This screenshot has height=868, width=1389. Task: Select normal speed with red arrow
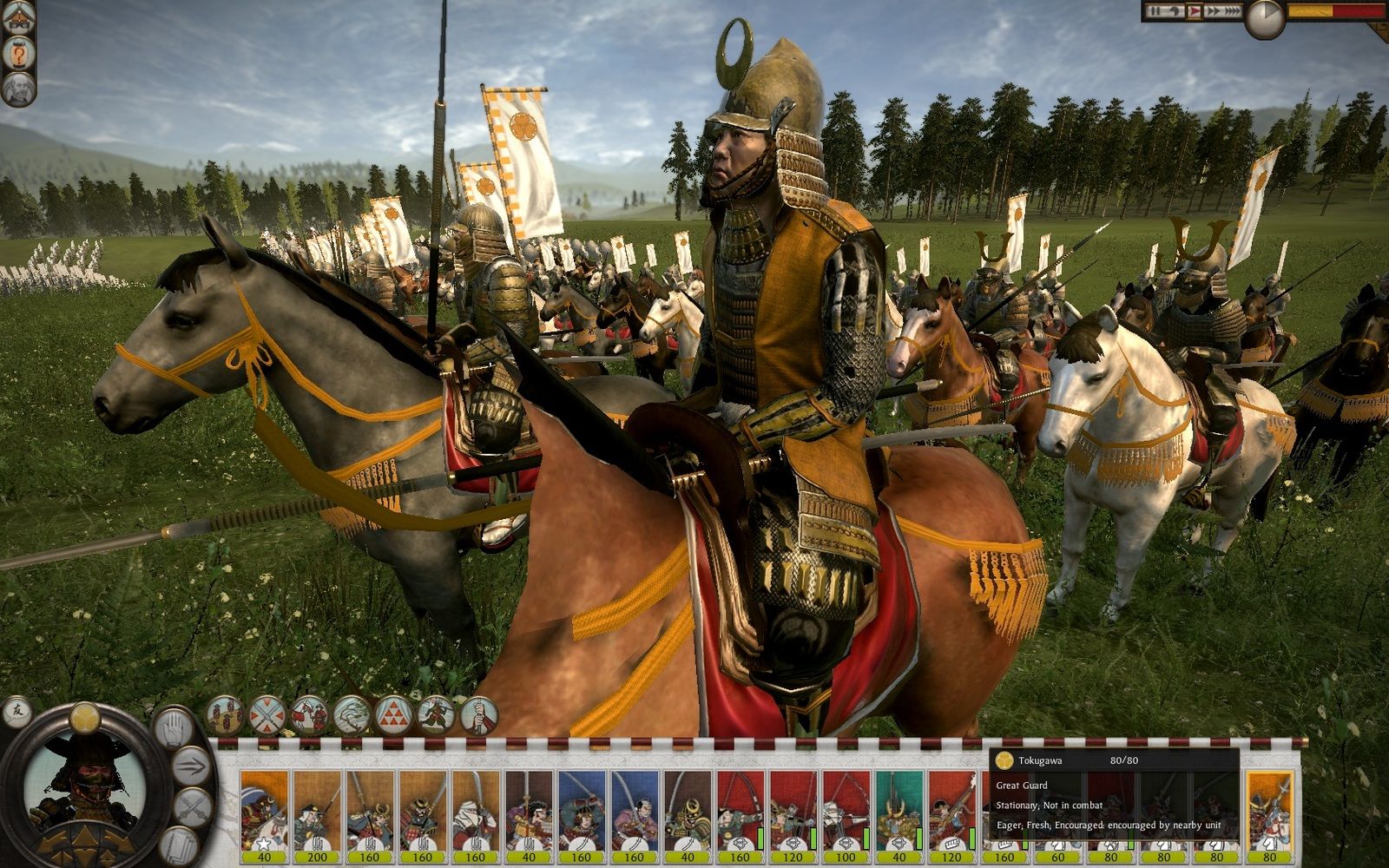(1195, 11)
